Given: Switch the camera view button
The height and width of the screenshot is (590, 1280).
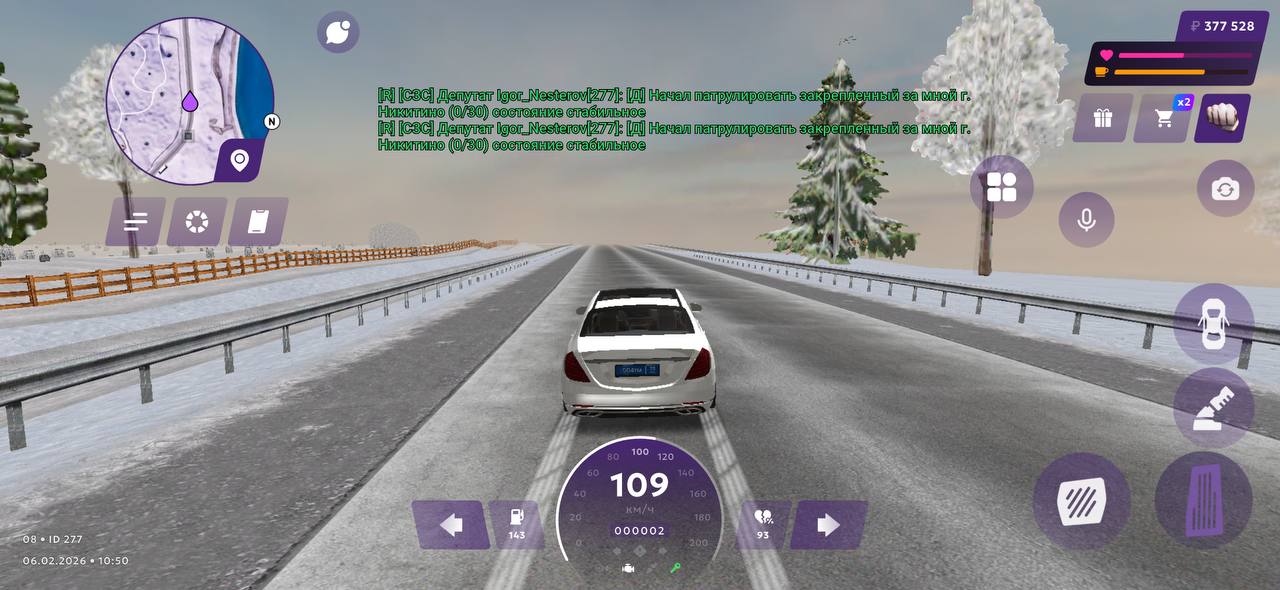Looking at the screenshot, I should point(1225,188).
